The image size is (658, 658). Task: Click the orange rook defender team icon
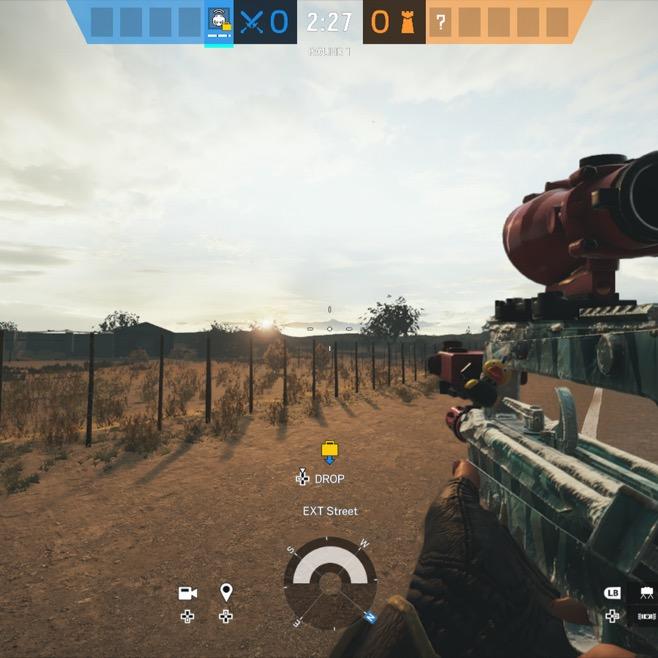[407, 22]
